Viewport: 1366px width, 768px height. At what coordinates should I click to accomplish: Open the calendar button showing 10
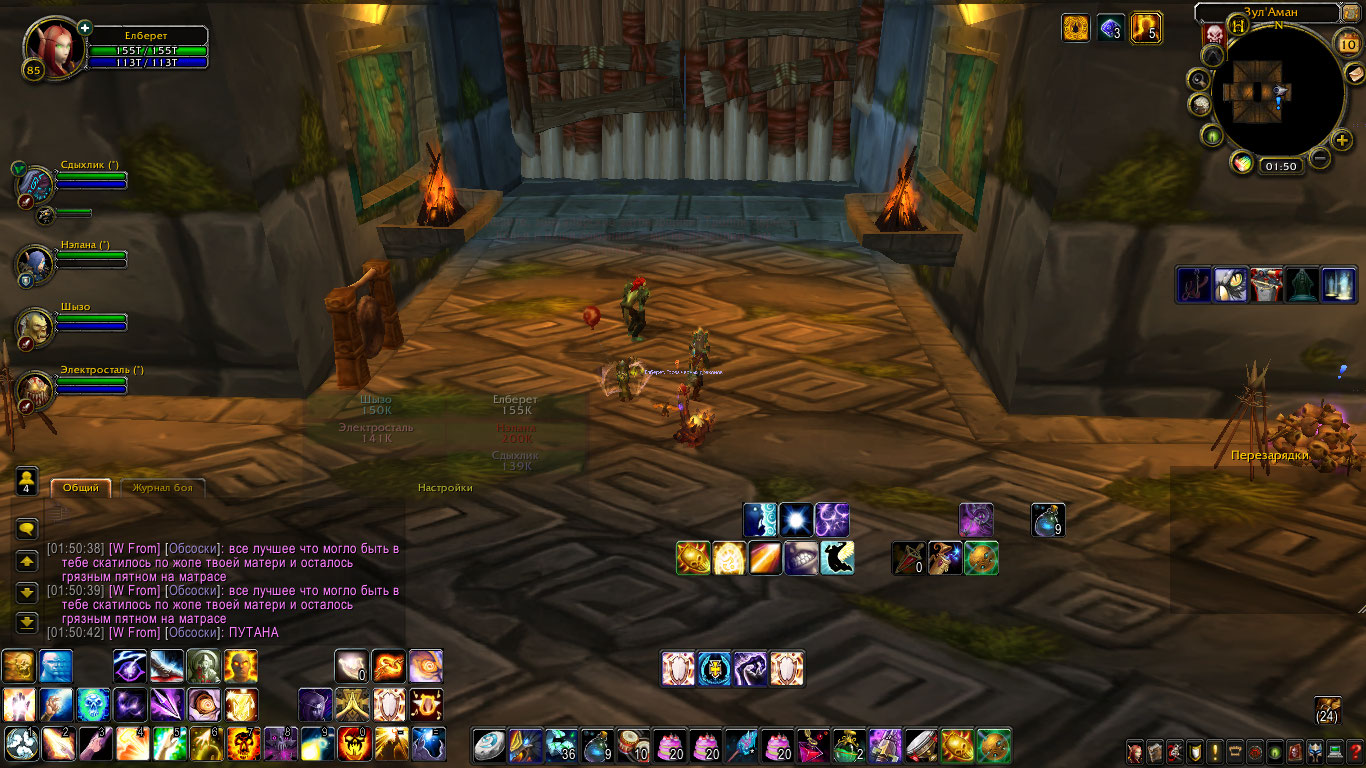tap(1349, 42)
